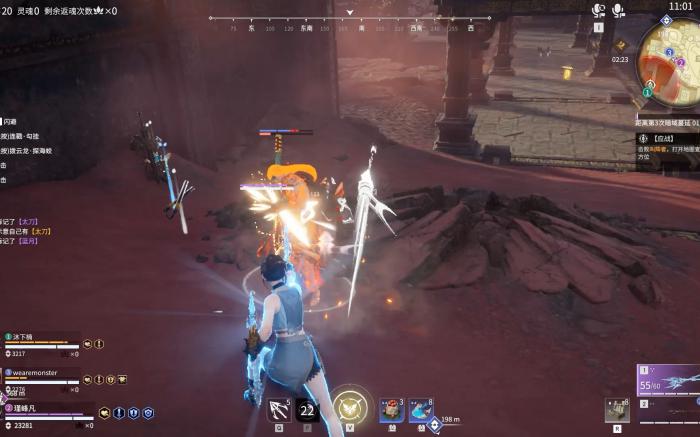This screenshot has height=437, width=700.
Task: Select teammate wearemonster's status panel
Action: coord(45,377)
